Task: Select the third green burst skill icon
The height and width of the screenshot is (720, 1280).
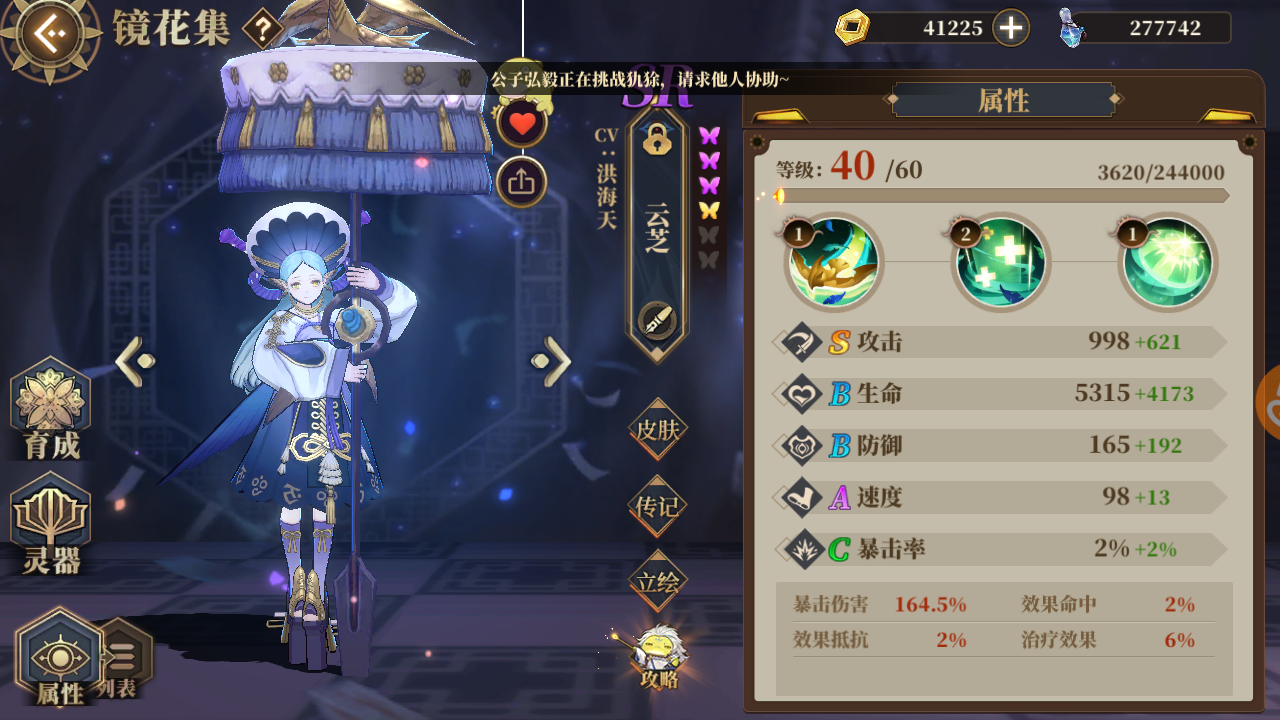Action: [1165, 263]
